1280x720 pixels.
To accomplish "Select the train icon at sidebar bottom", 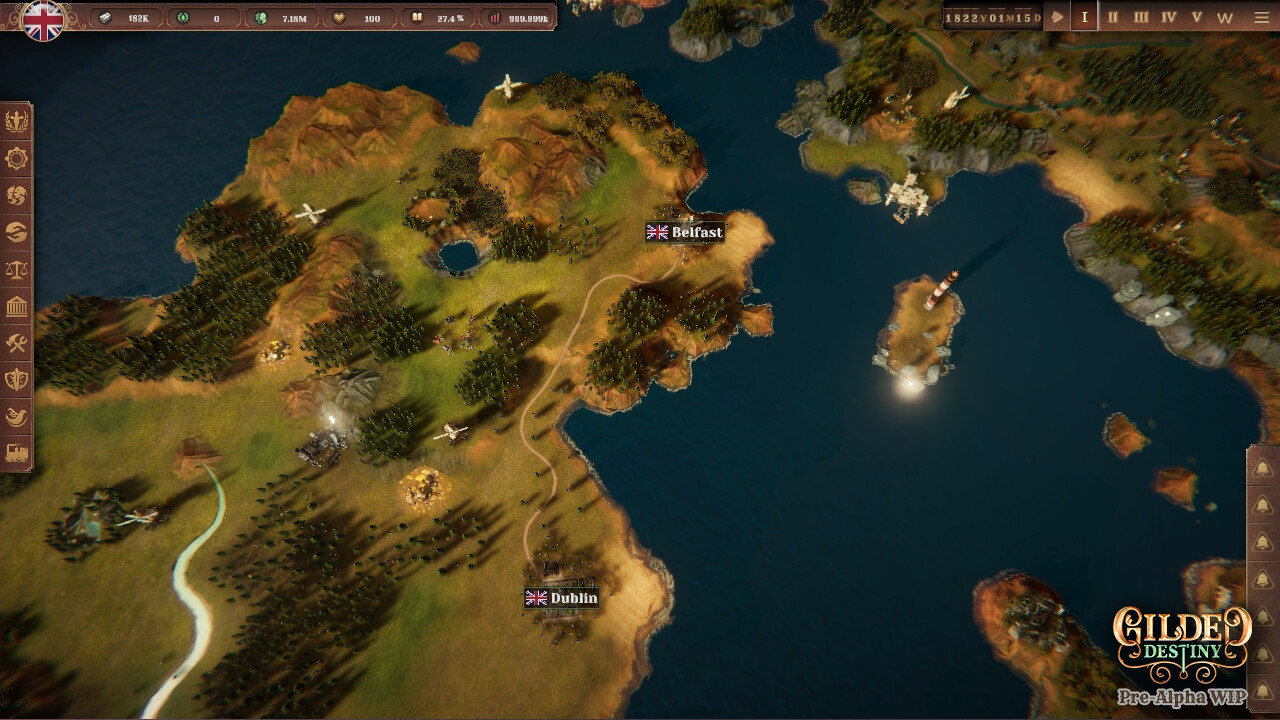I will pyautogui.click(x=17, y=453).
